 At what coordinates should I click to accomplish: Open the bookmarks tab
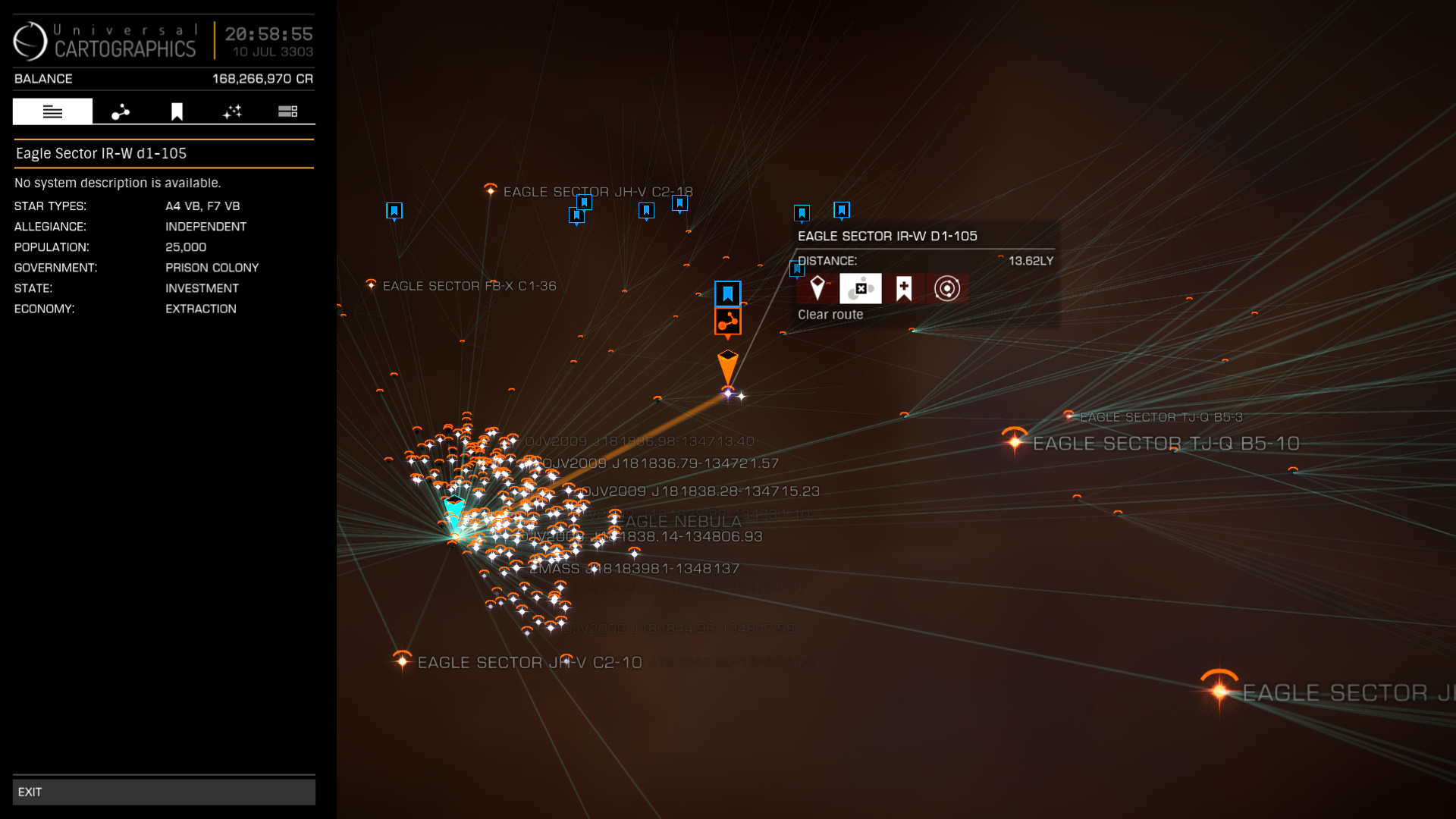point(177,111)
